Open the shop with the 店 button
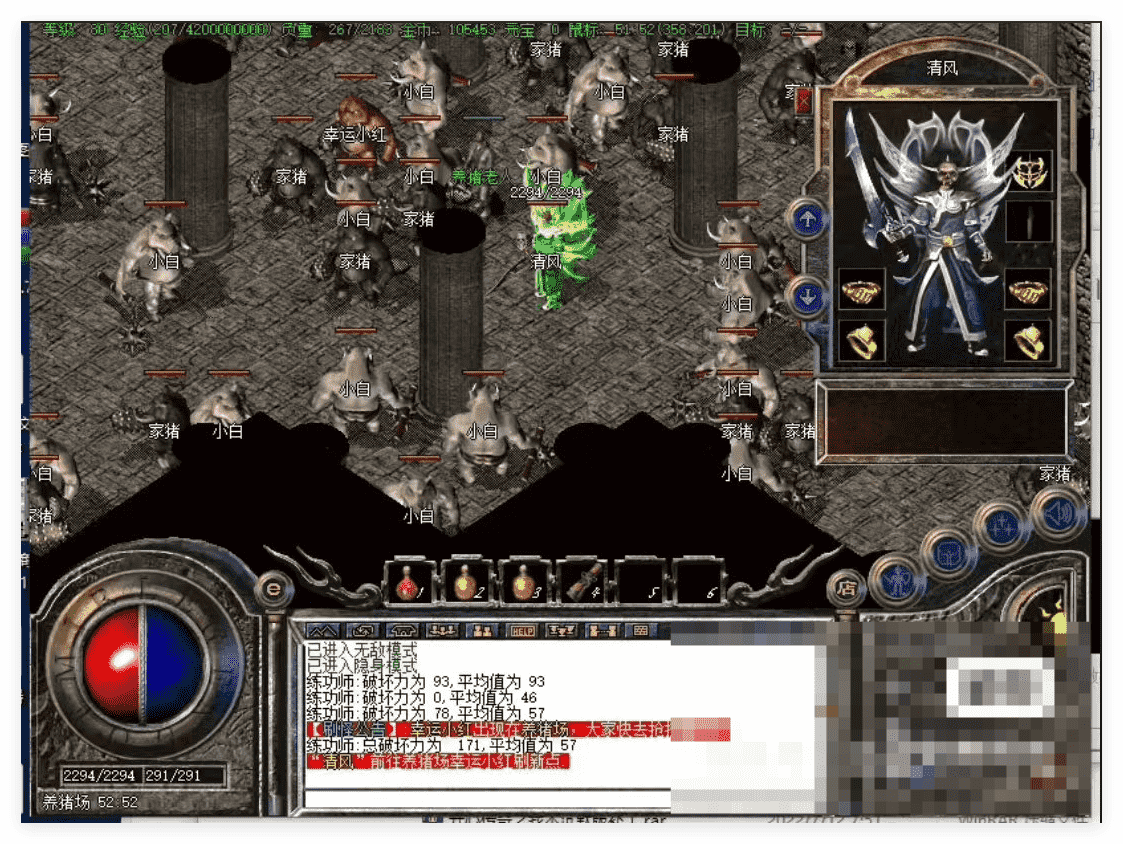This screenshot has height=844, width=1123. [x=847, y=588]
